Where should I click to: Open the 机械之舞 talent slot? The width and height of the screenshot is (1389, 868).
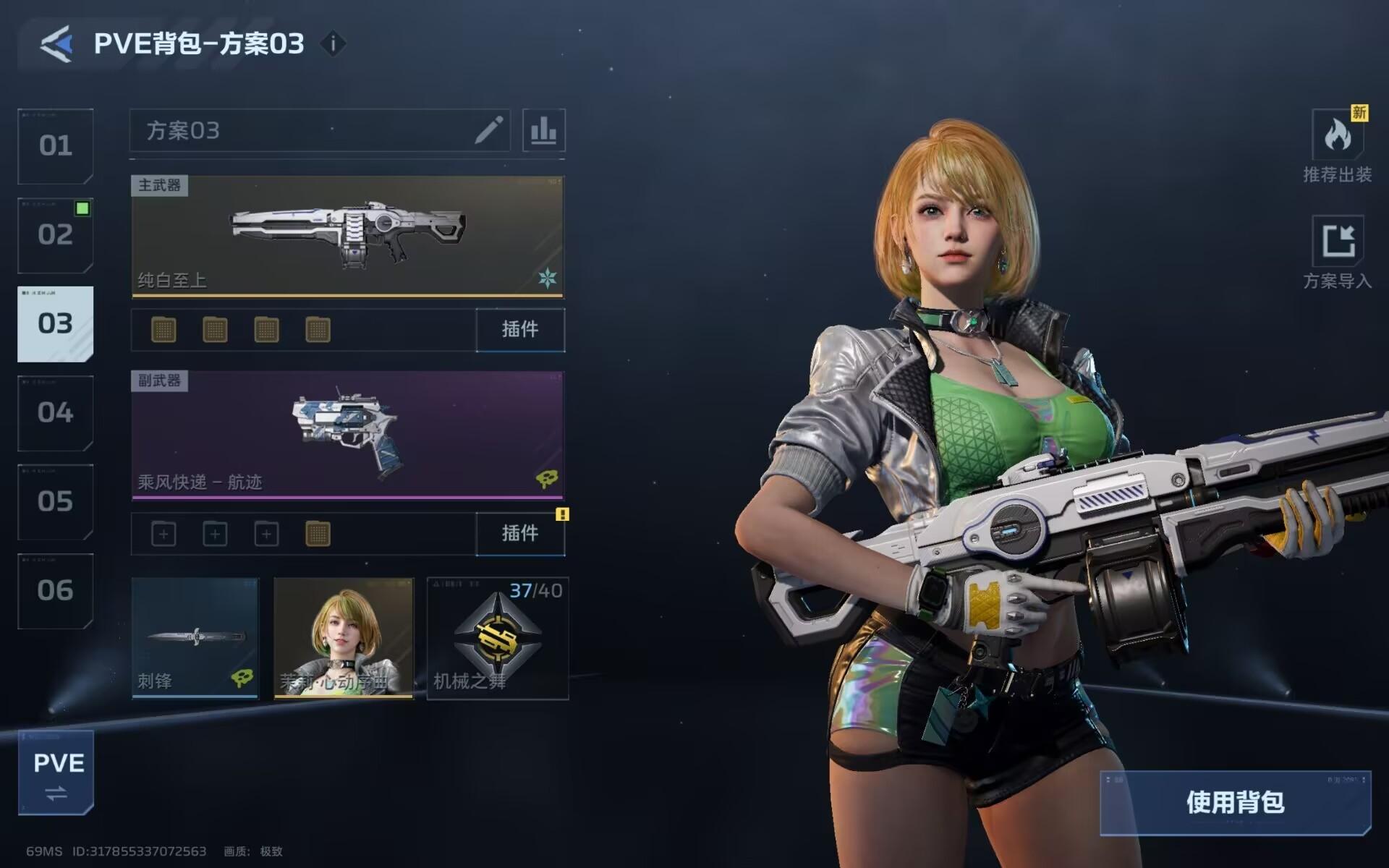click(498, 637)
